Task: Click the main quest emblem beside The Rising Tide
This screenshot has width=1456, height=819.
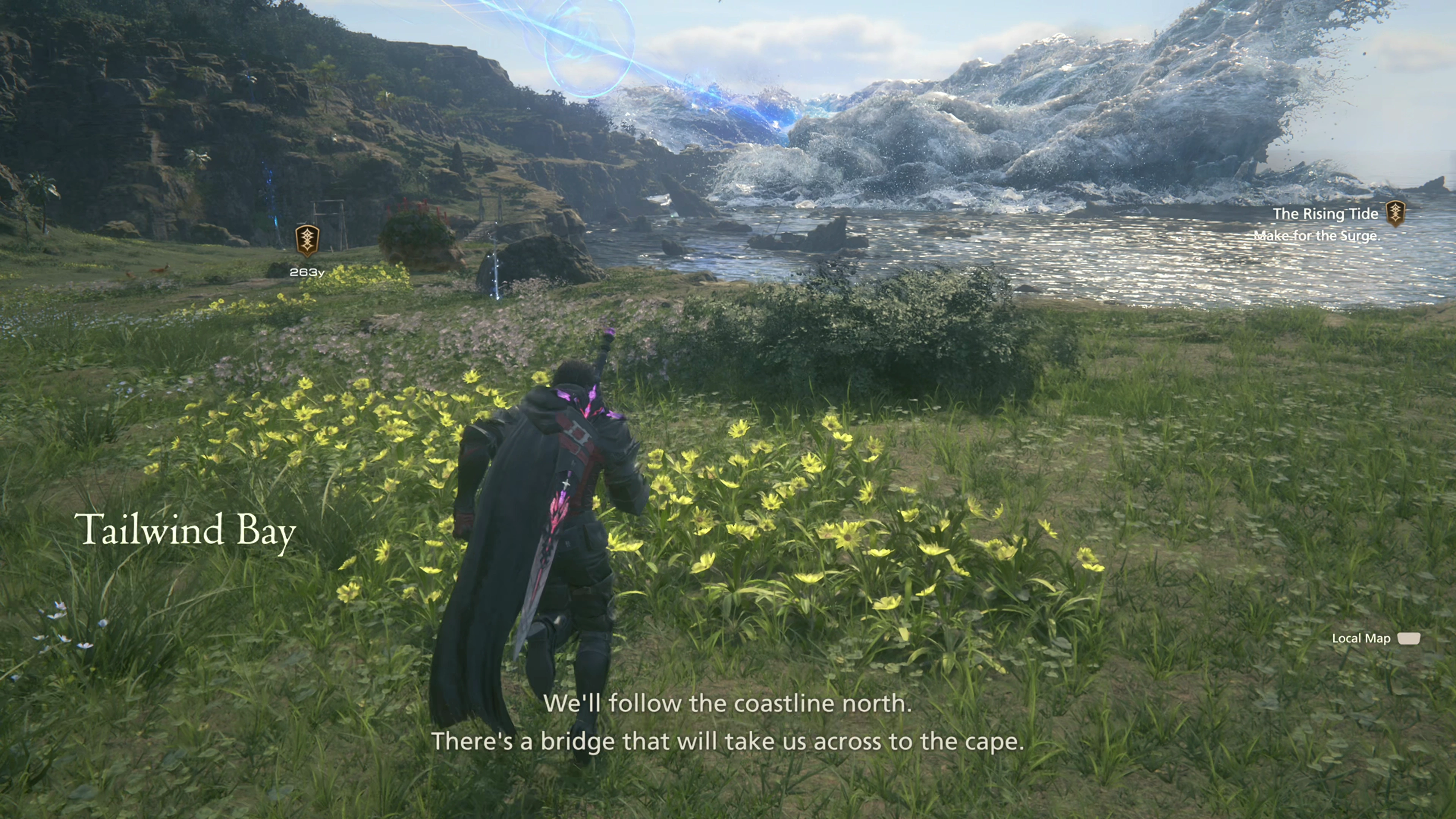Action: click(1395, 213)
